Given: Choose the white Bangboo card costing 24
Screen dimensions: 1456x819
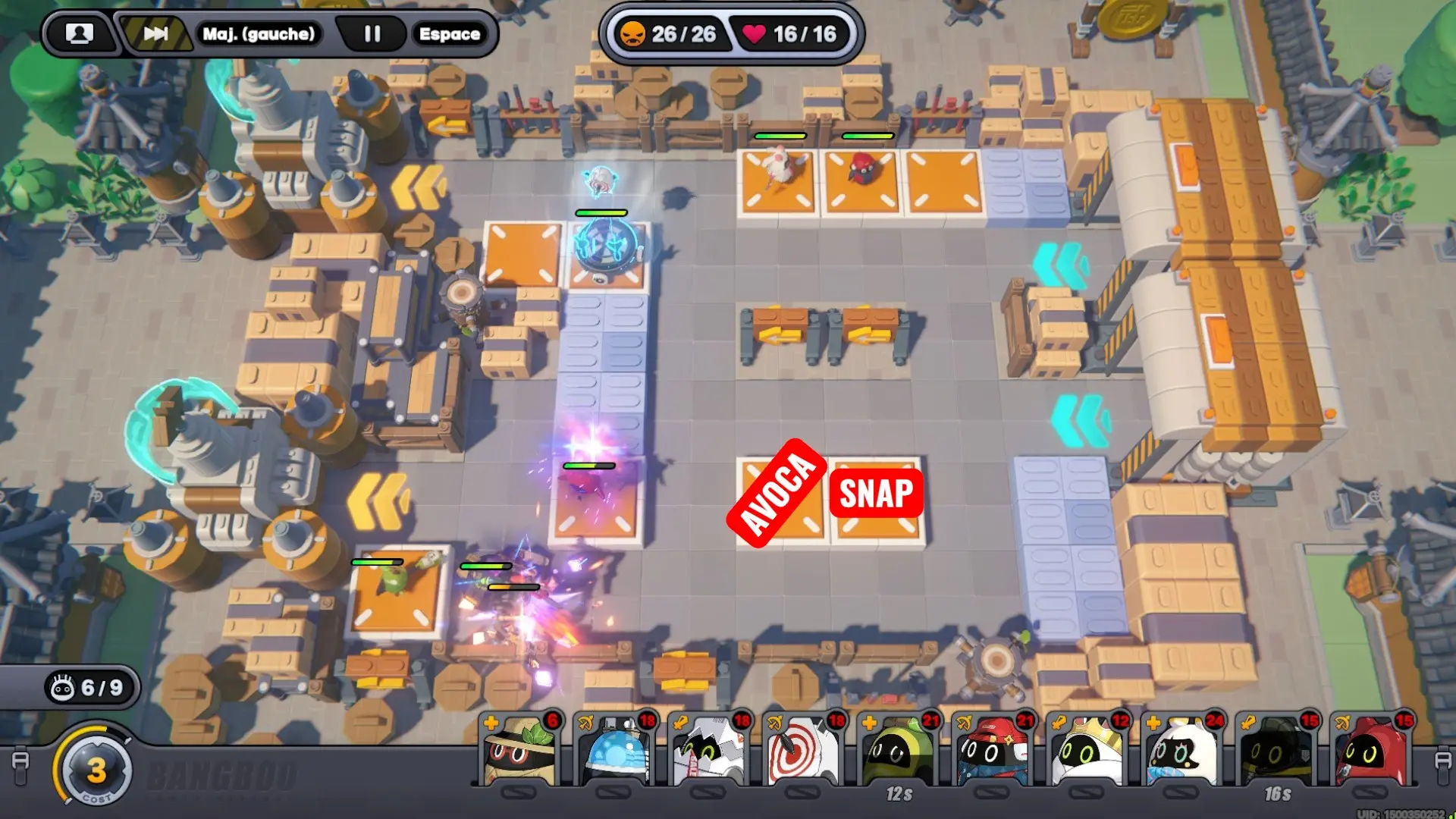Looking at the screenshot, I should (x=1181, y=751).
